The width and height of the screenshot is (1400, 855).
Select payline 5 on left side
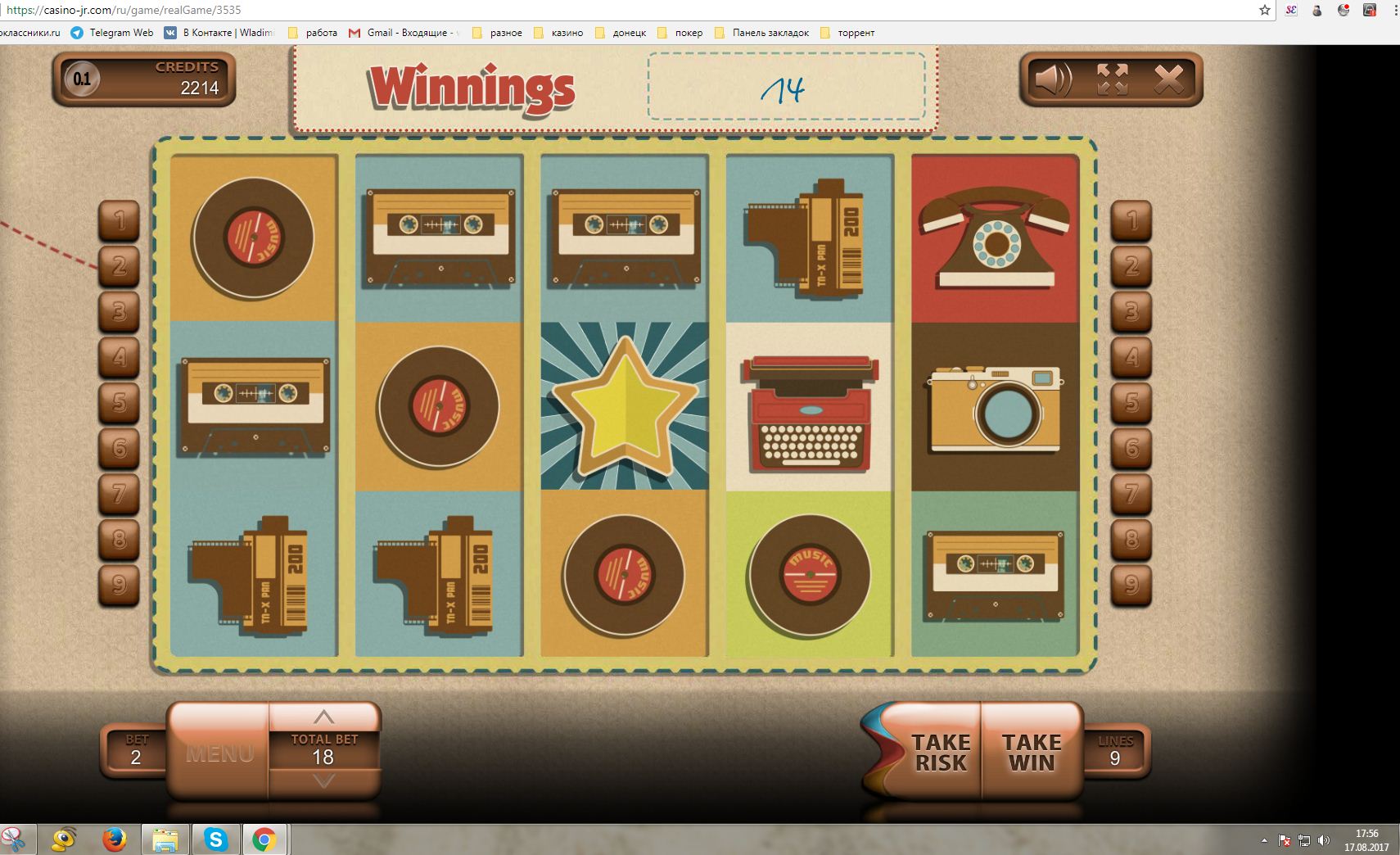120,402
